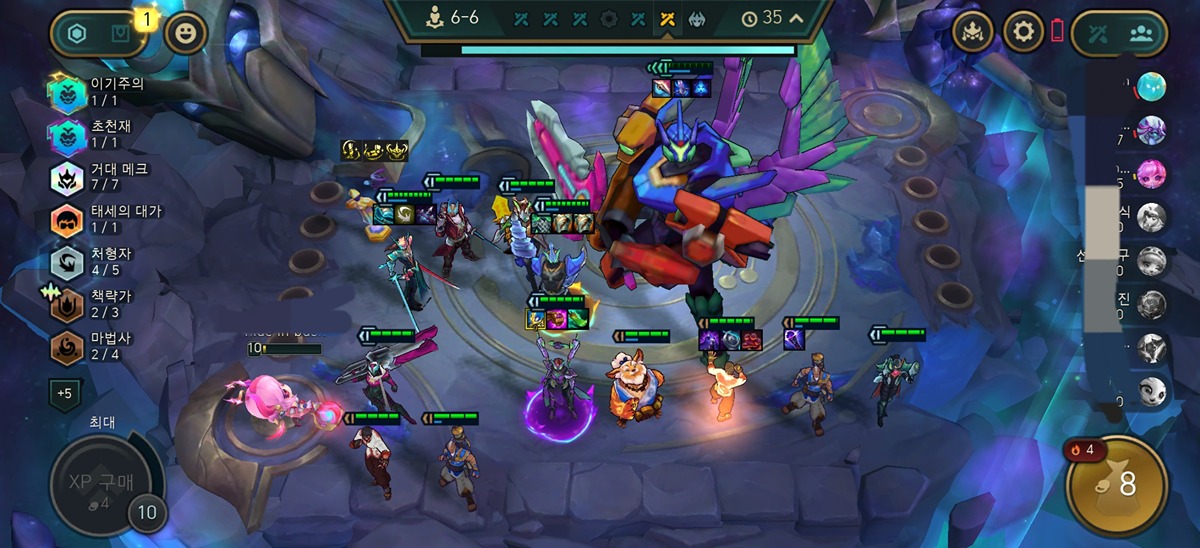Screen dimensions: 1200x548
Task: Switch to the players list view
Action: pyautogui.click(x=1142, y=33)
